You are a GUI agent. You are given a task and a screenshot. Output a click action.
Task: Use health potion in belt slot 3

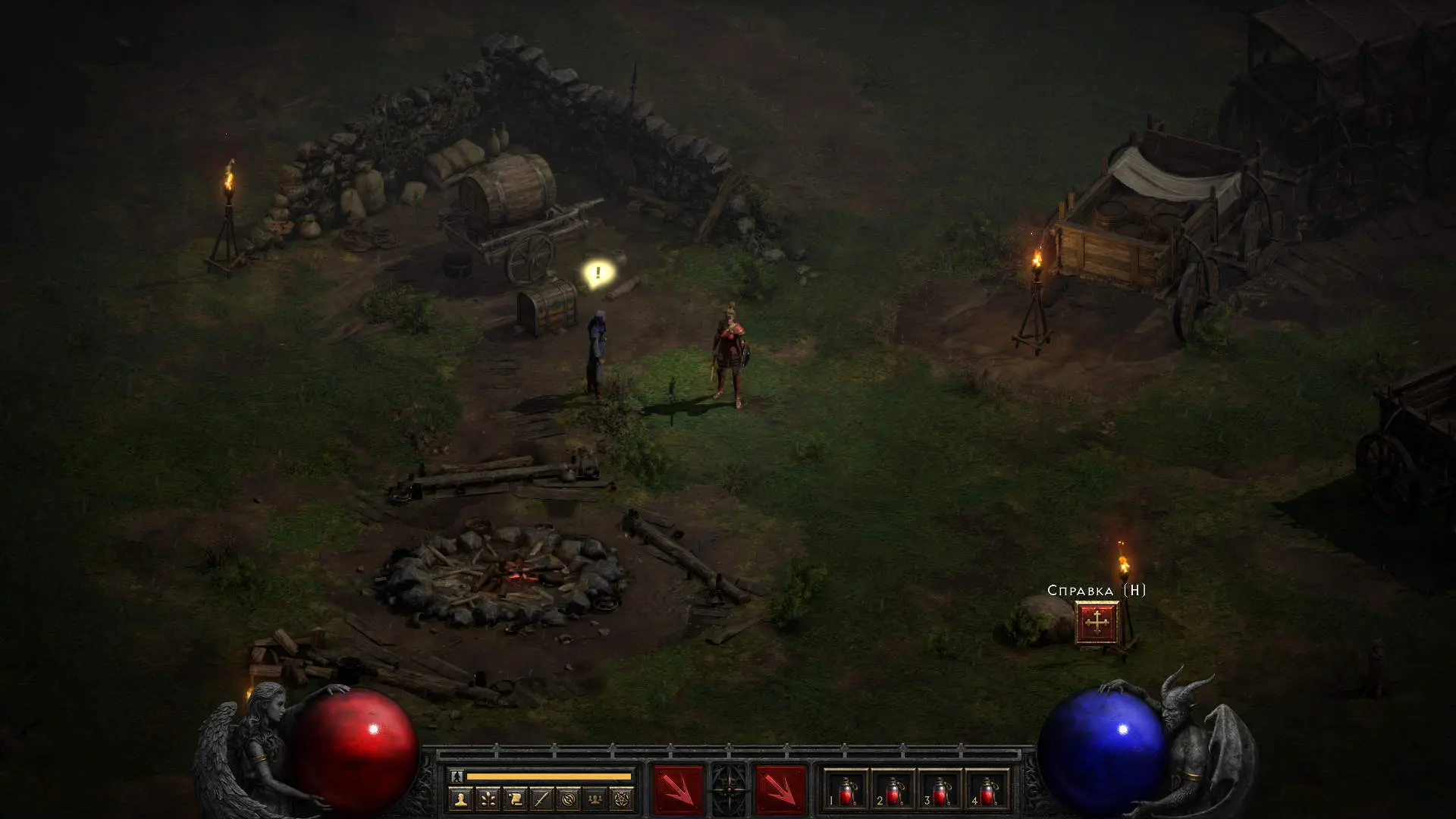[x=940, y=790]
